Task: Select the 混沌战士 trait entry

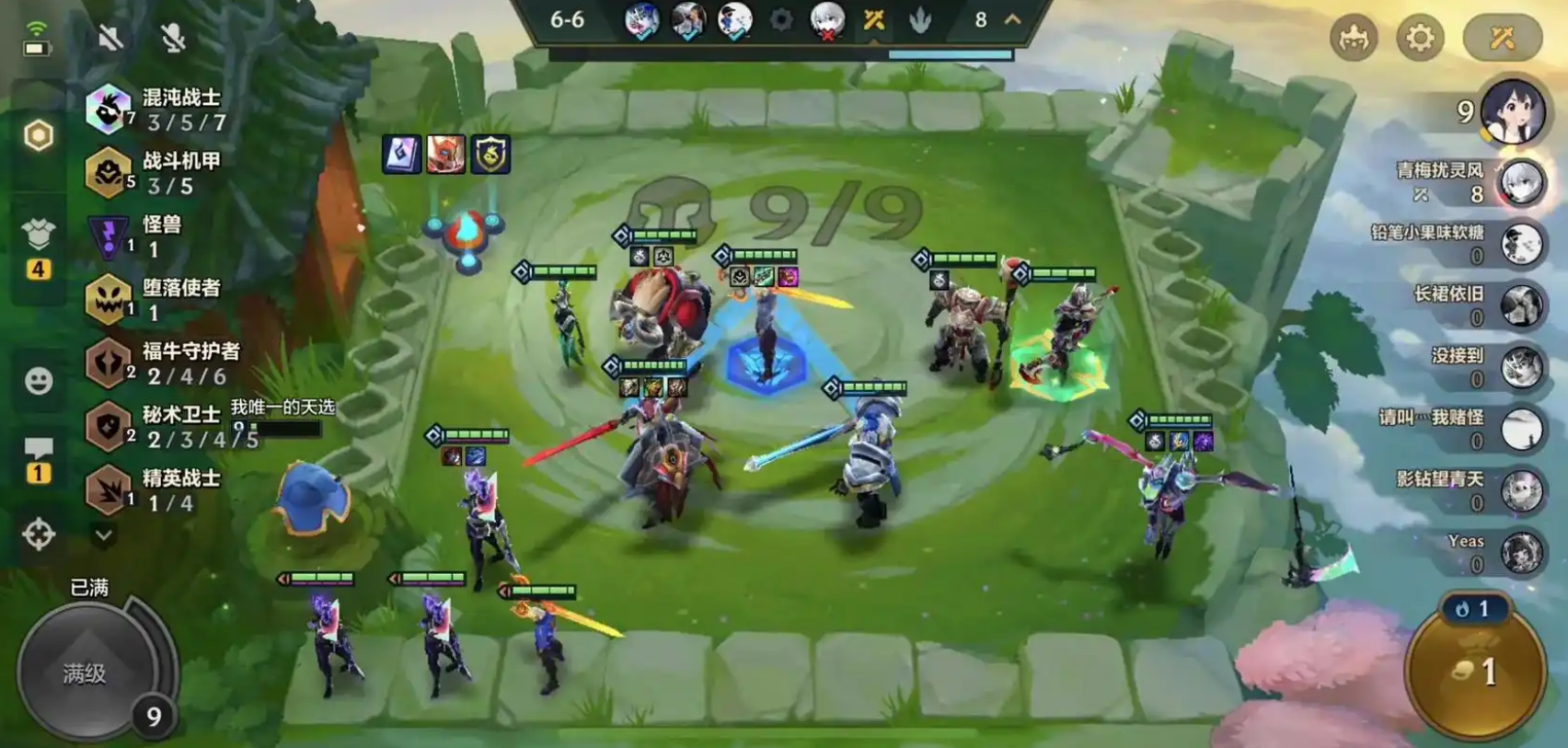Action: [156, 109]
